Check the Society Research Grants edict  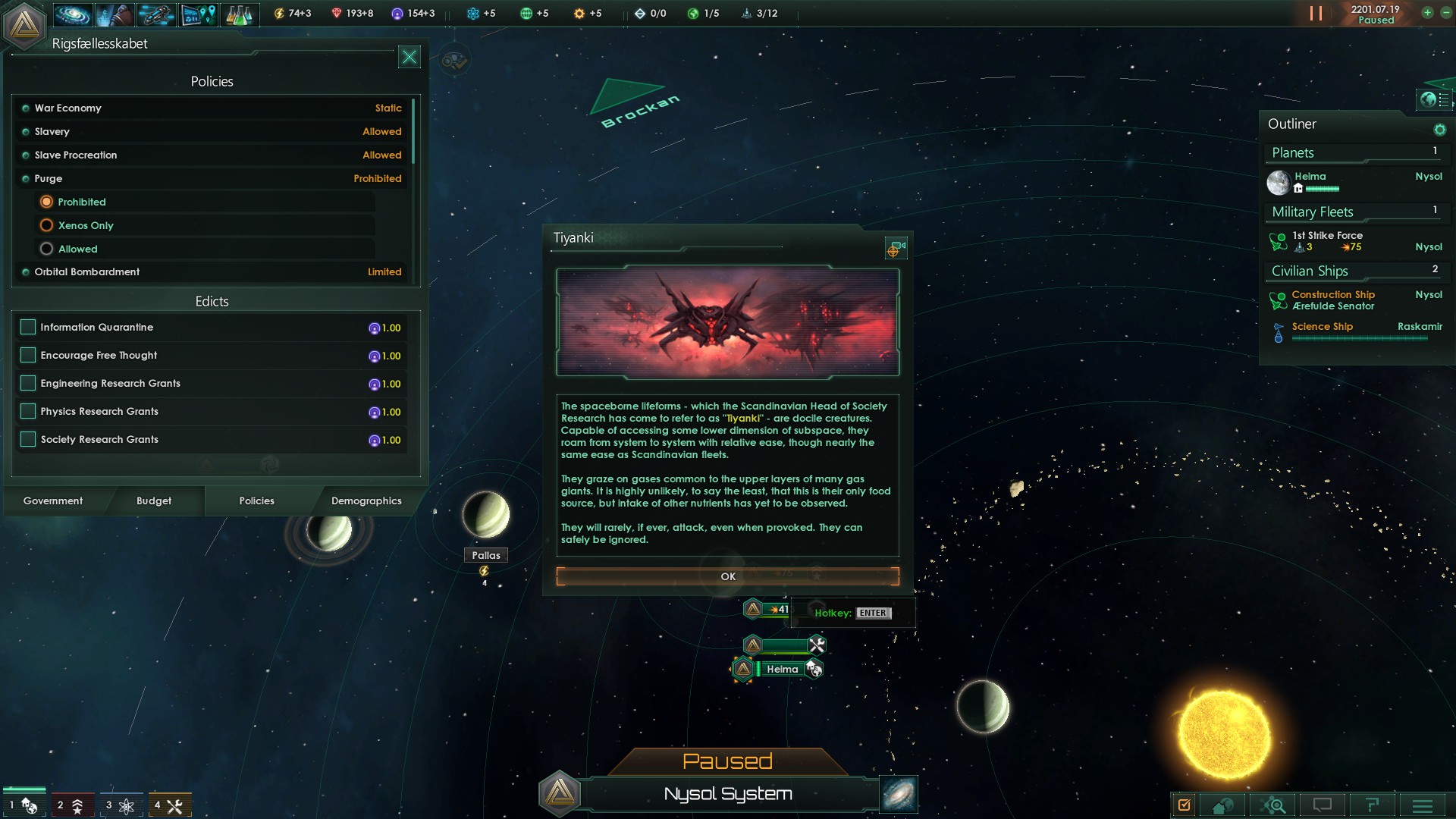point(28,439)
